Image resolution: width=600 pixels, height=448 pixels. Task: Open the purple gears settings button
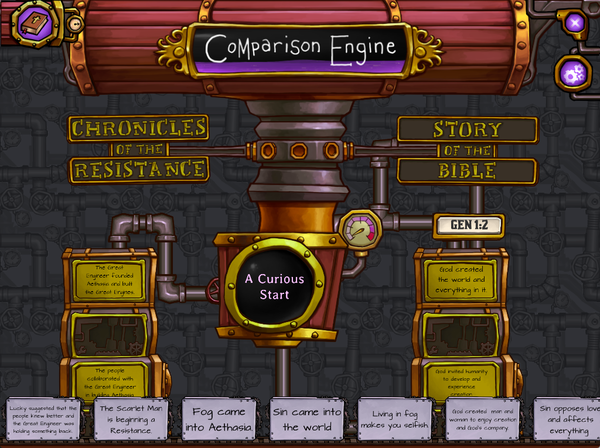[x=575, y=72]
